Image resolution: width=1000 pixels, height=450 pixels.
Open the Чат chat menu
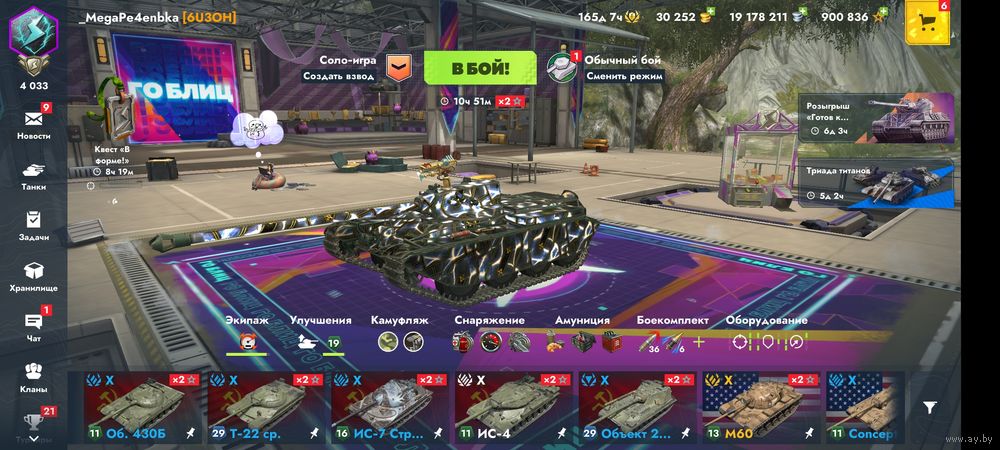33,326
